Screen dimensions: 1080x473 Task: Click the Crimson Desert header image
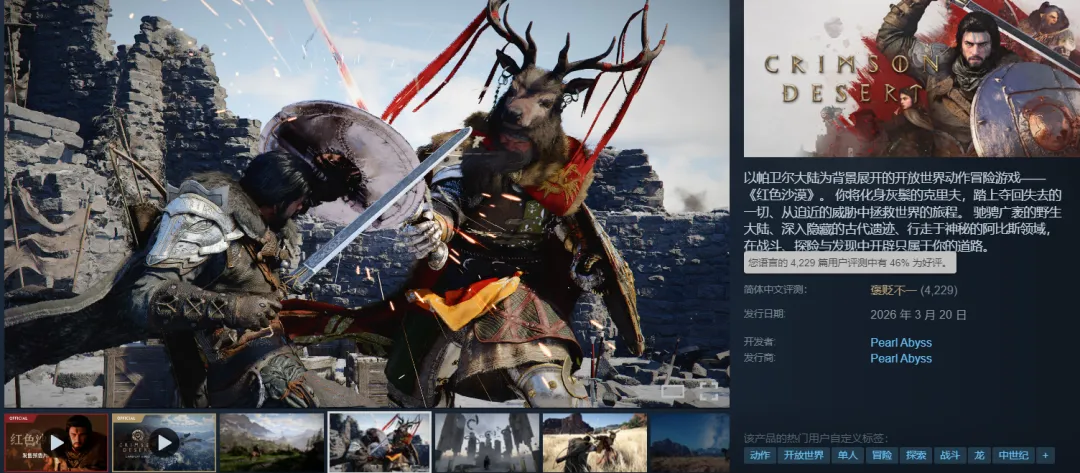tap(911, 78)
